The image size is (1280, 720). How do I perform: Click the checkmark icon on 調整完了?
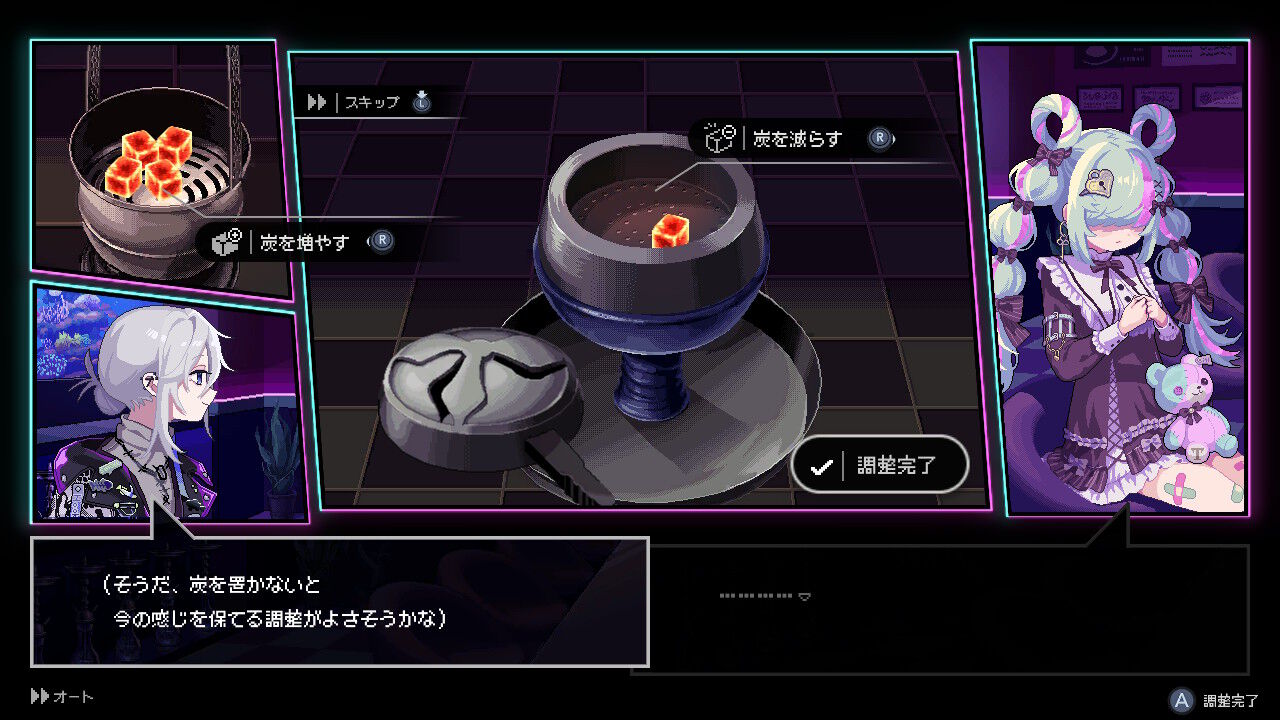click(x=822, y=464)
